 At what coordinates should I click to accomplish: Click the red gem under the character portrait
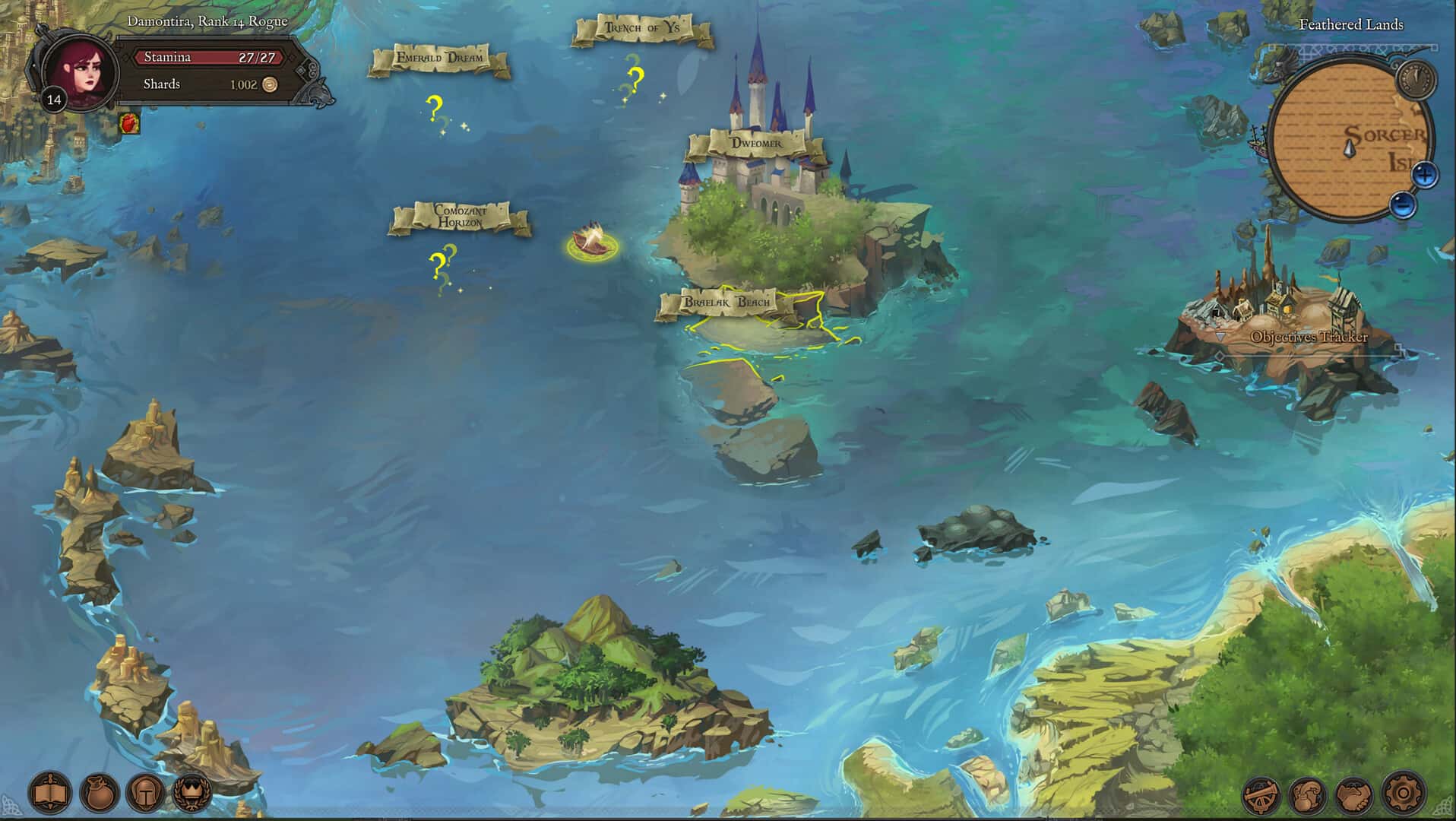(129, 122)
